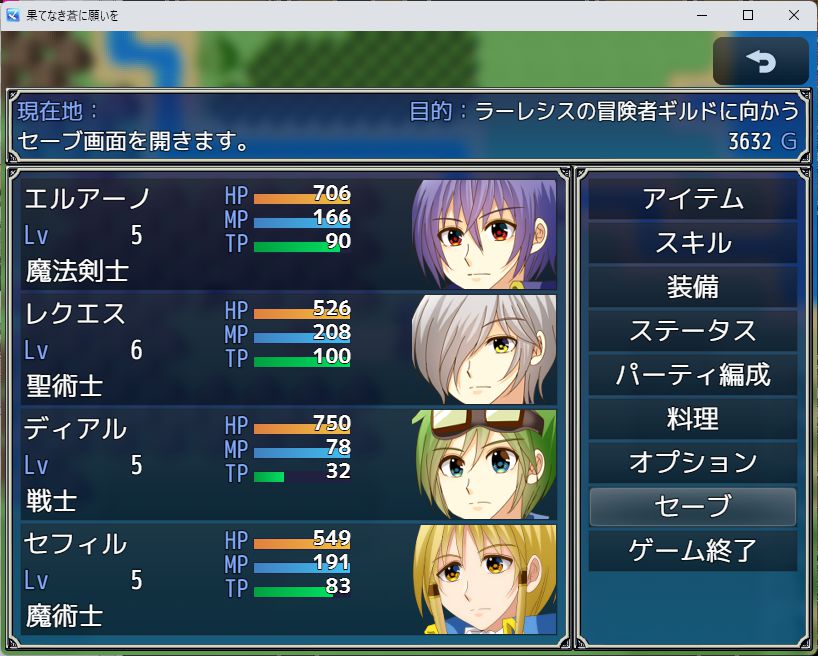The width and height of the screenshot is (818, 656).
Task: Select the 料理 (Cooking) entry
Action: click(x=692, y=419)
